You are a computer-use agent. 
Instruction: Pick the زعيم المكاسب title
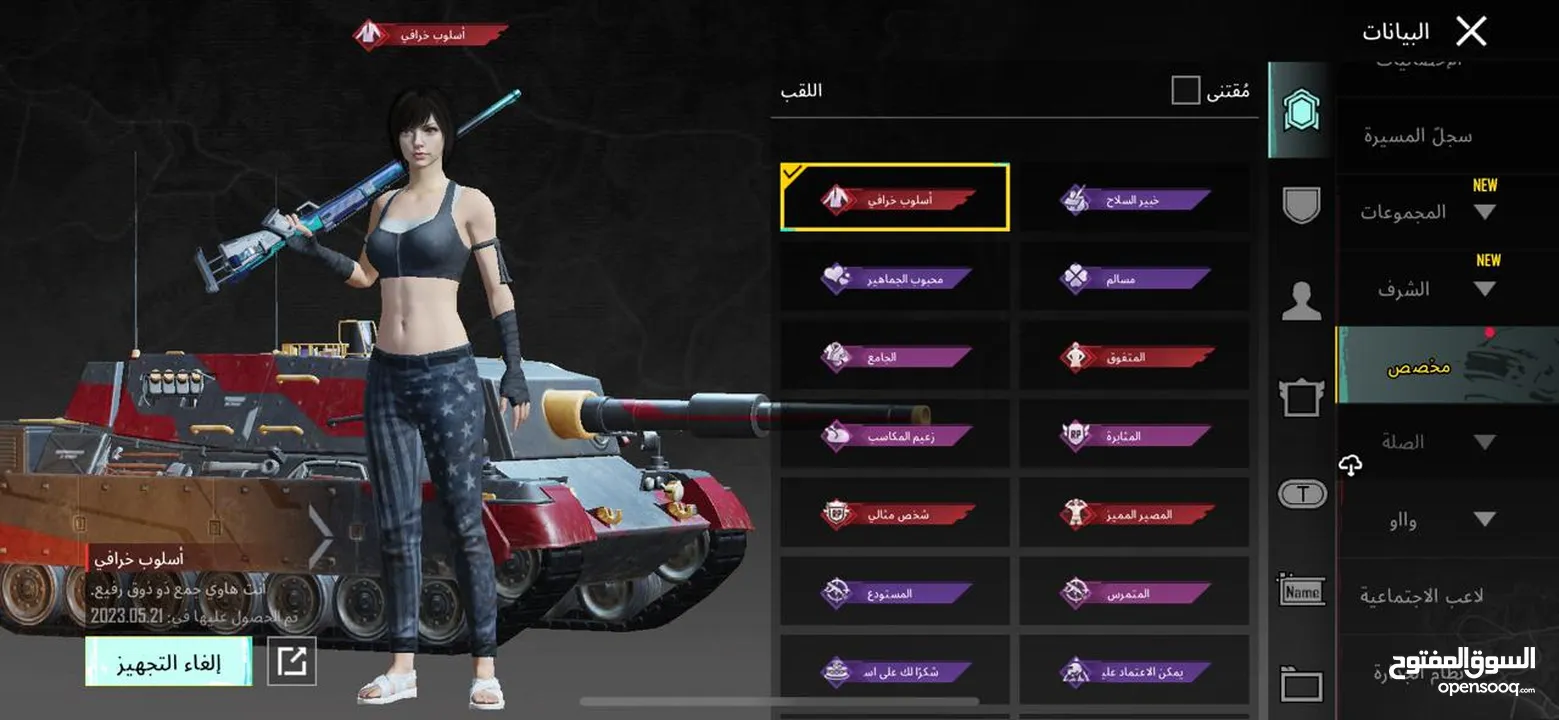coord(895,434)
